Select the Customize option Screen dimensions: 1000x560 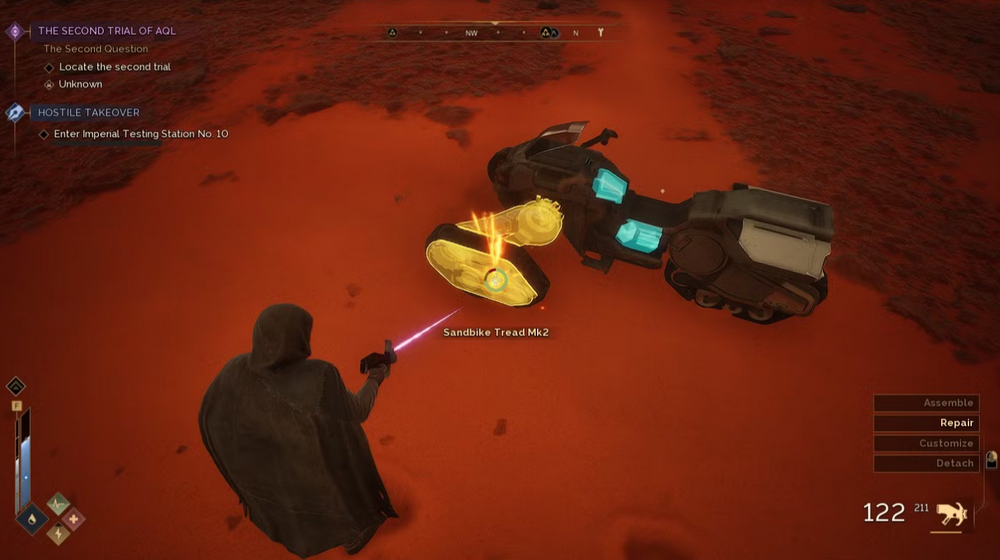pos(923,443)
